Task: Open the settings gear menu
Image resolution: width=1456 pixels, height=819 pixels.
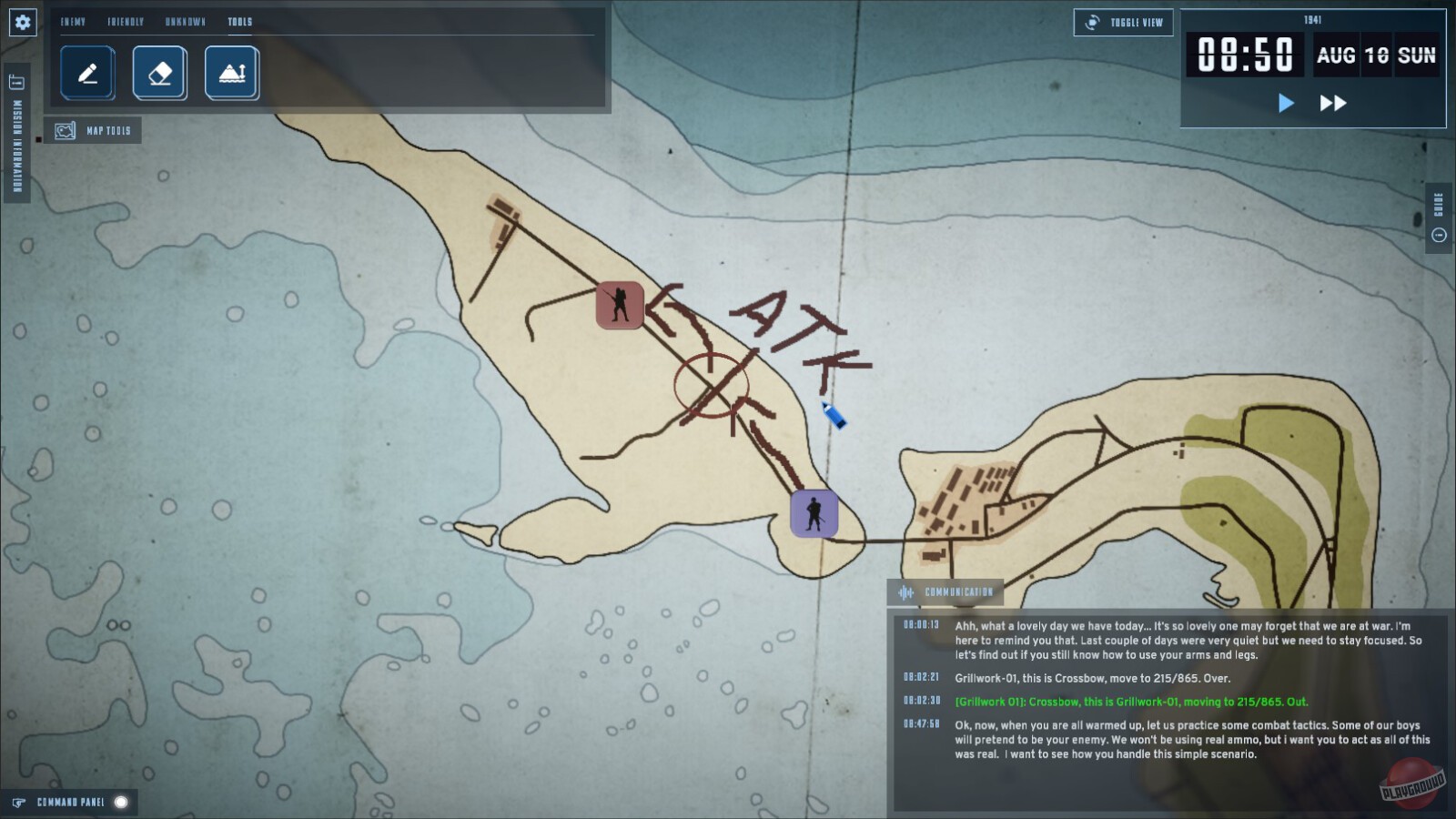Action: [x=21, y=21]
